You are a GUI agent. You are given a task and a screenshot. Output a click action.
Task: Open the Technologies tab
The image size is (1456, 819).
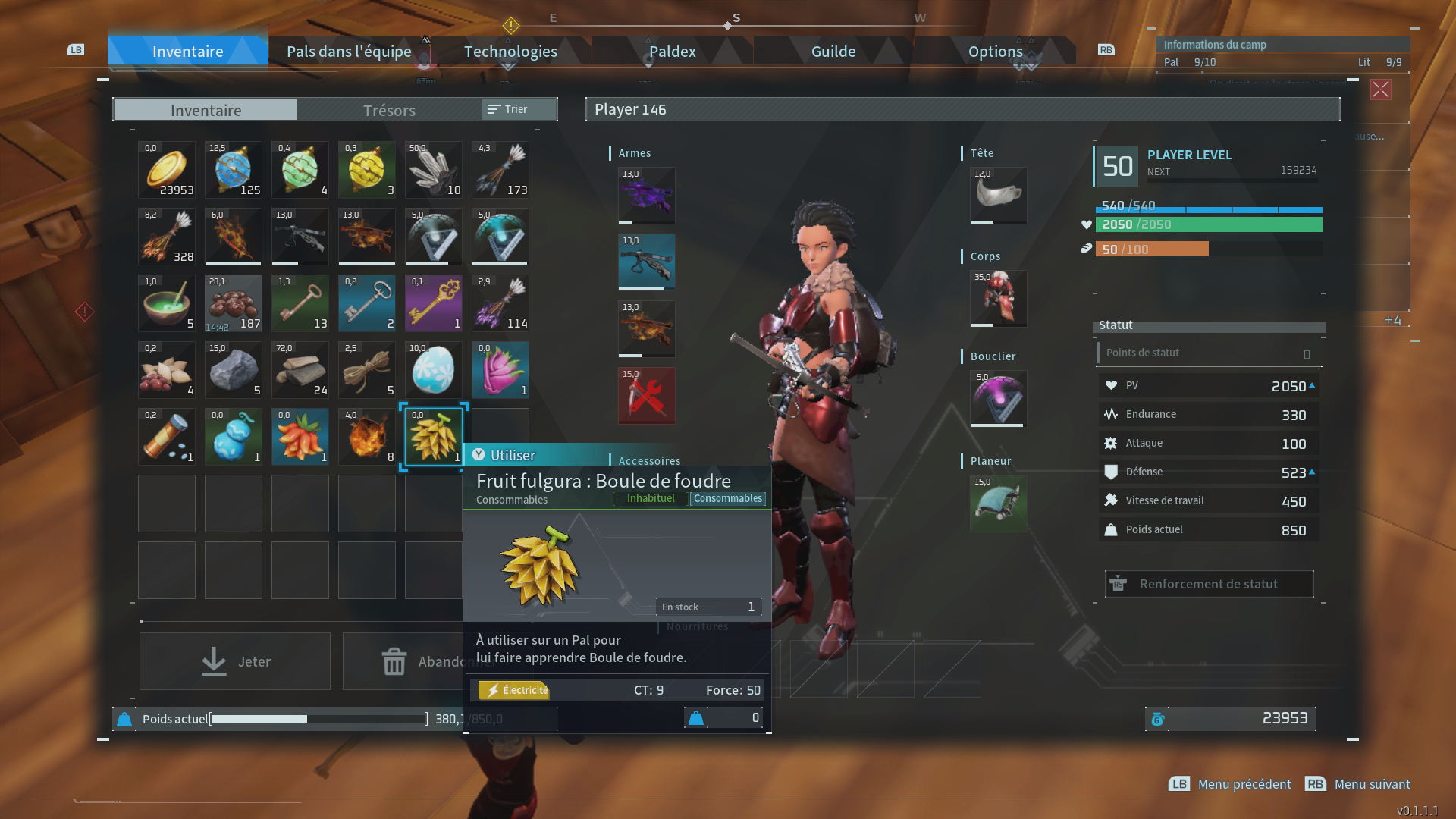(x=510, y=52)
